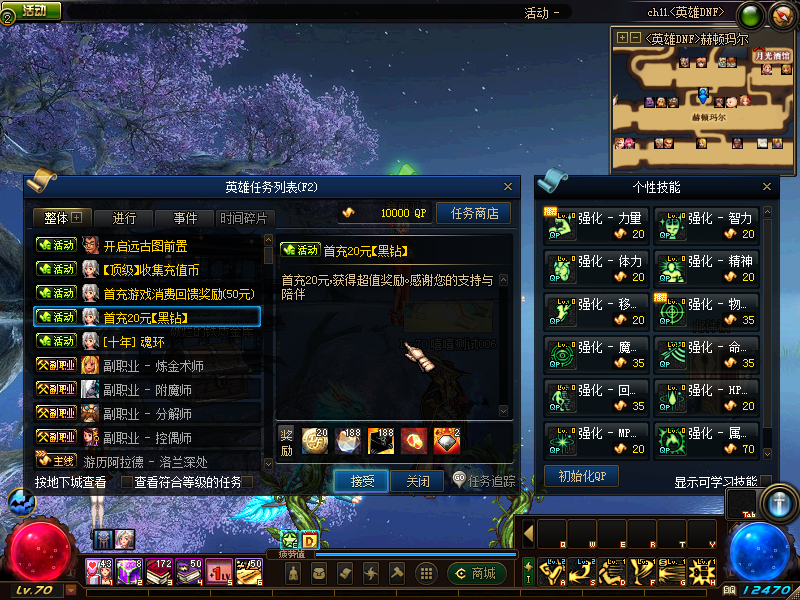
Task: Select quest 开启远古图前置
Action: [x=146, y=245]
